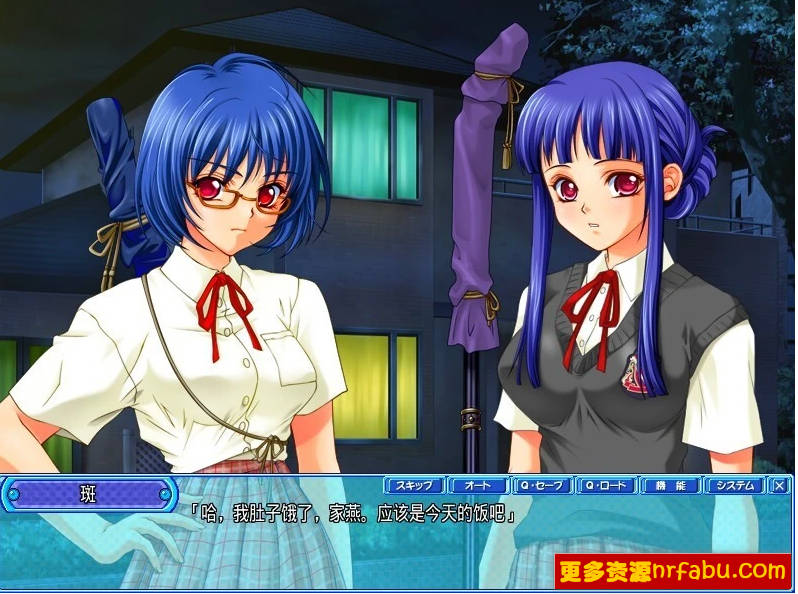Advance the dialogue by clicking the text line
Viewport: 798px width, 594px height.
(352, 515)
